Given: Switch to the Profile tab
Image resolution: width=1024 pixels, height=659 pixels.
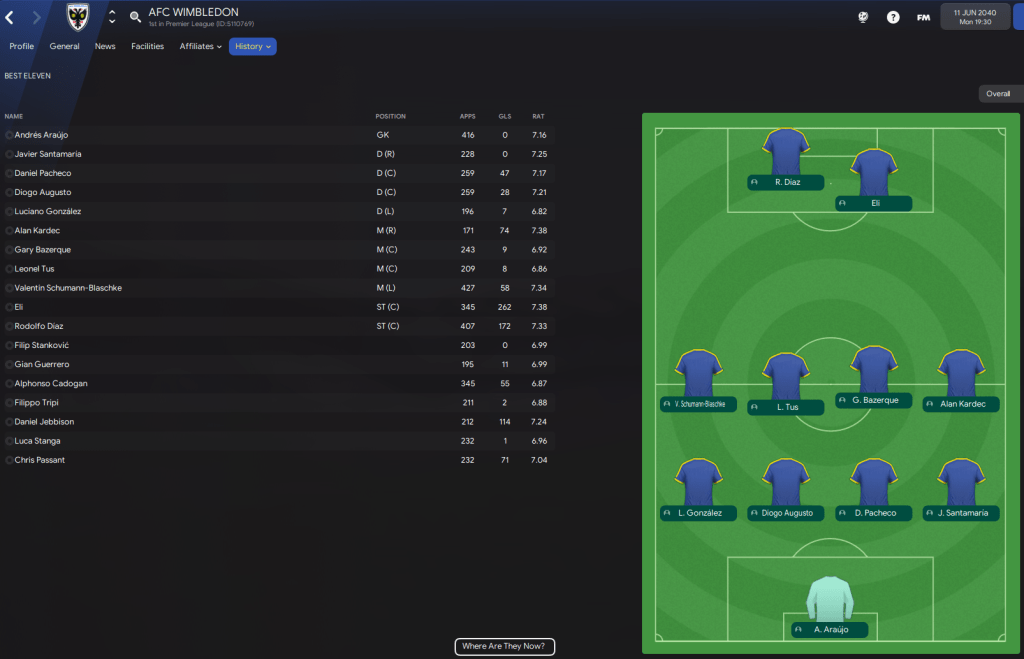Looking at the screenshot, I should 21,46.
